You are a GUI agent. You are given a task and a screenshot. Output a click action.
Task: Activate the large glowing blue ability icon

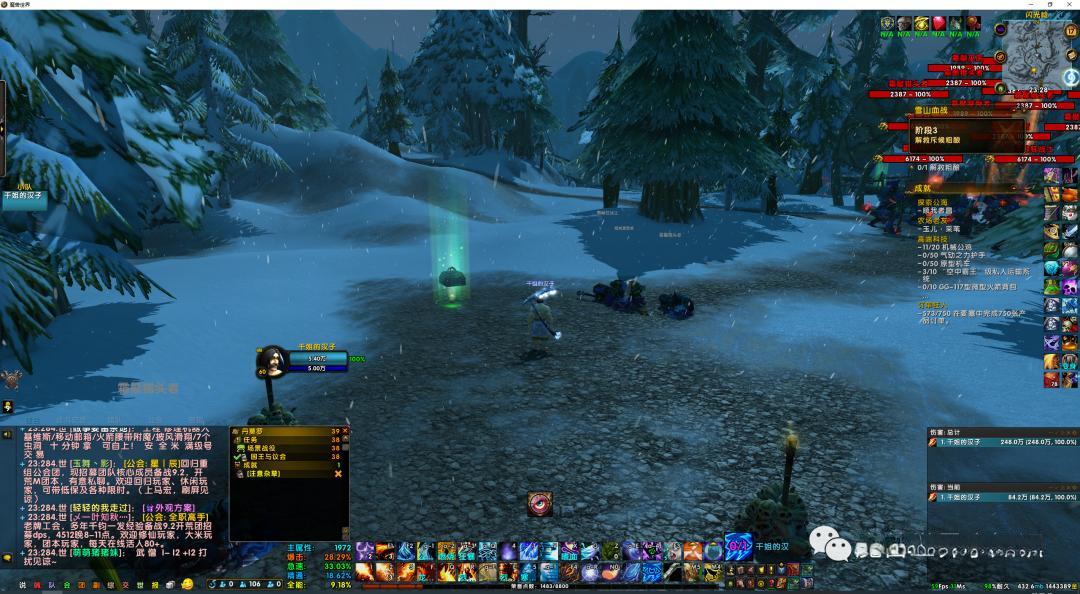click(x=738, y=548)
